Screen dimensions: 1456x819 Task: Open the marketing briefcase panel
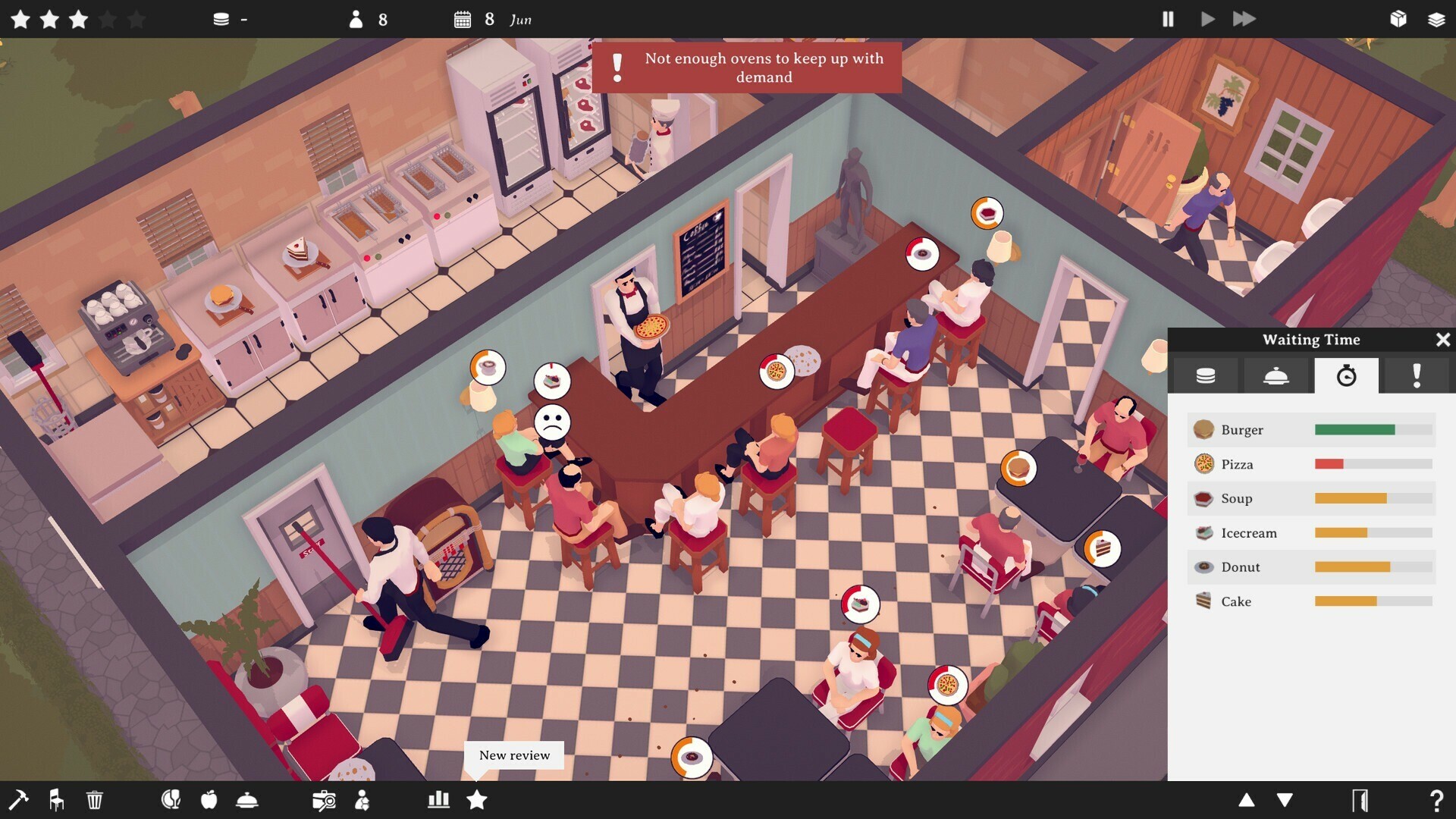click(325, 800)
